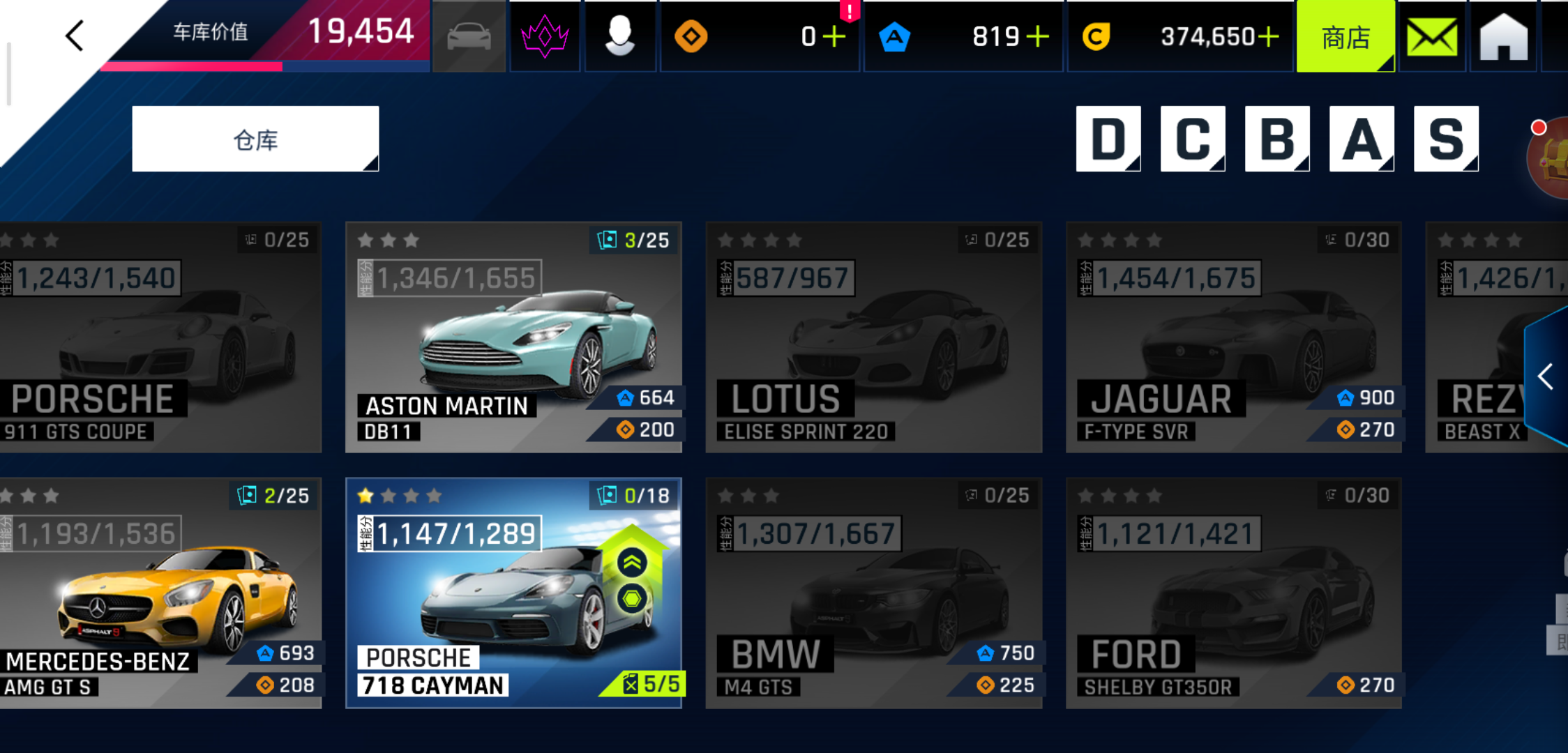This screenshot has height=753, width=1568.
Task: Filter cars by class S
Action: (1445, 139)
